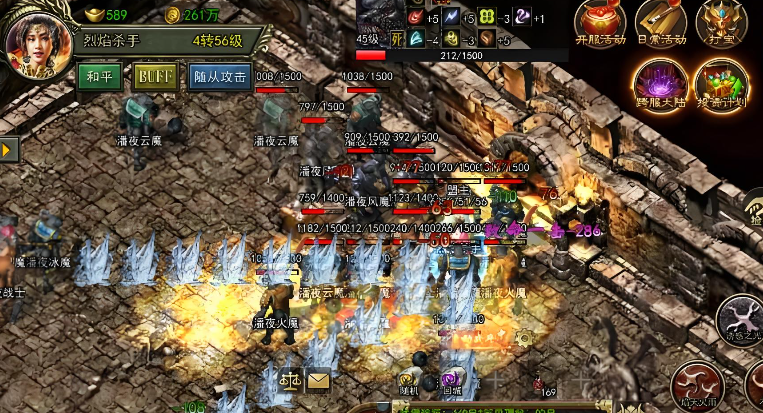
Task: Open 日常活动 daily activities
Action: coord(659,24)
